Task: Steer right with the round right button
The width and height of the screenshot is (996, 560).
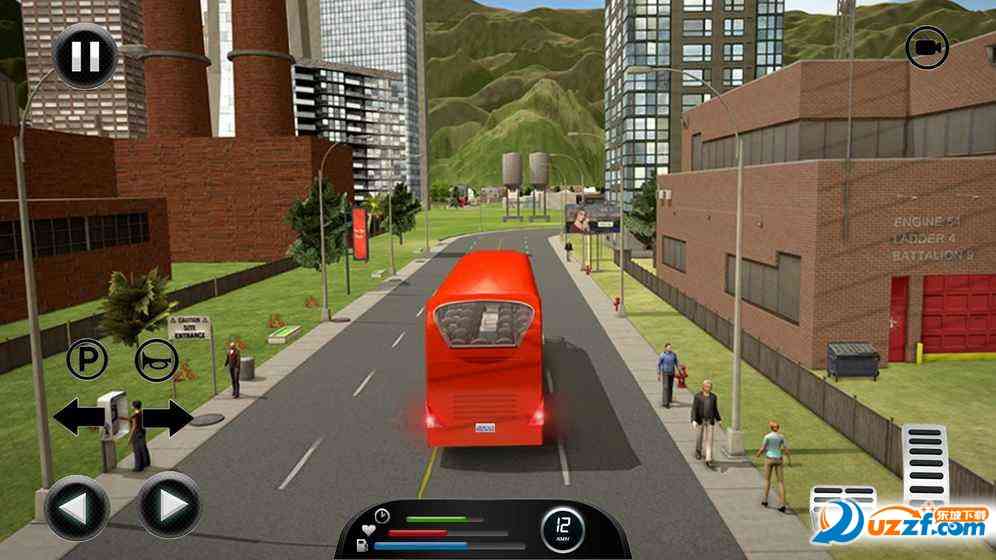Action: (x=168, y=502)
